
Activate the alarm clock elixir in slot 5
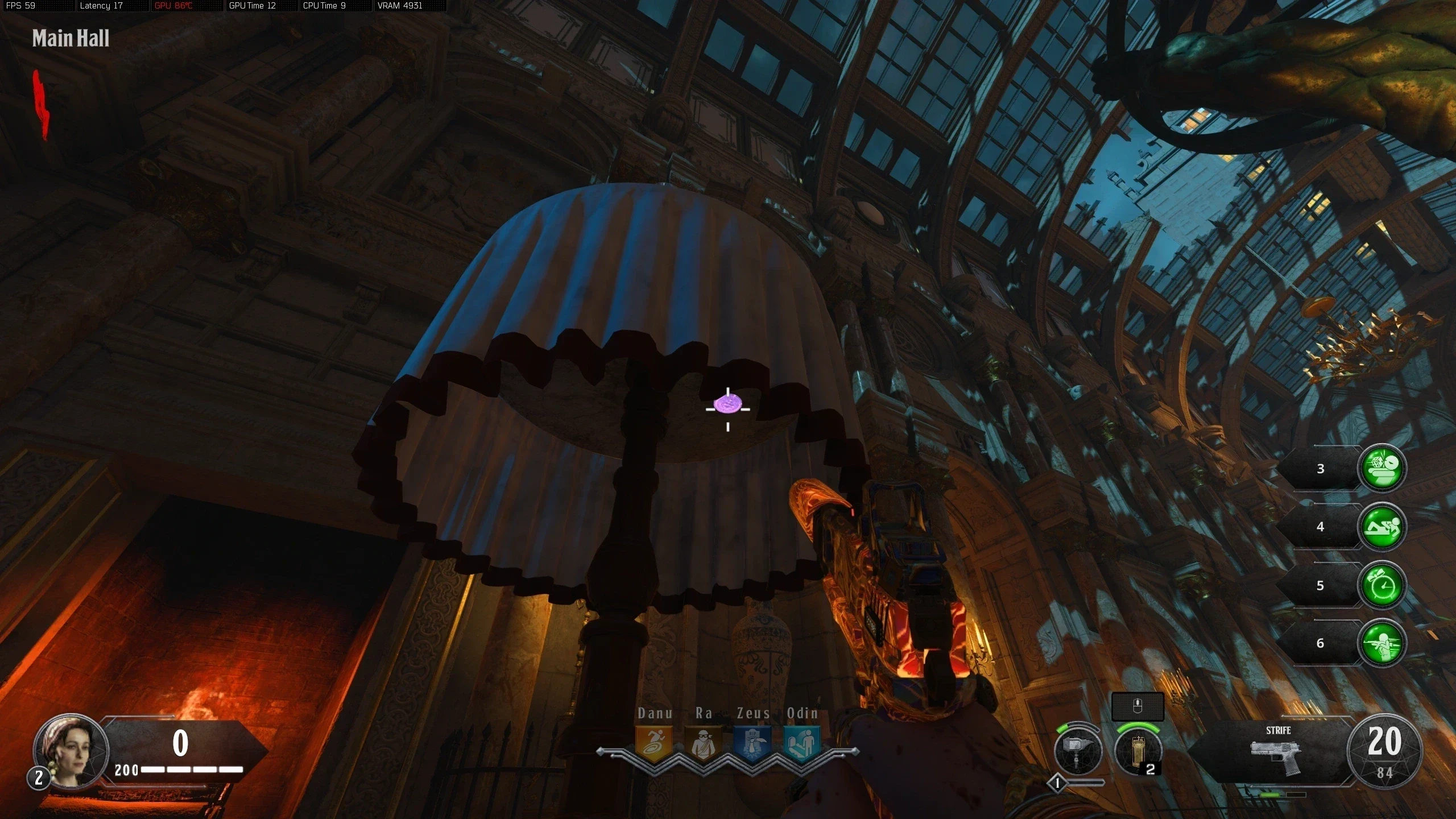[1382, 585]
